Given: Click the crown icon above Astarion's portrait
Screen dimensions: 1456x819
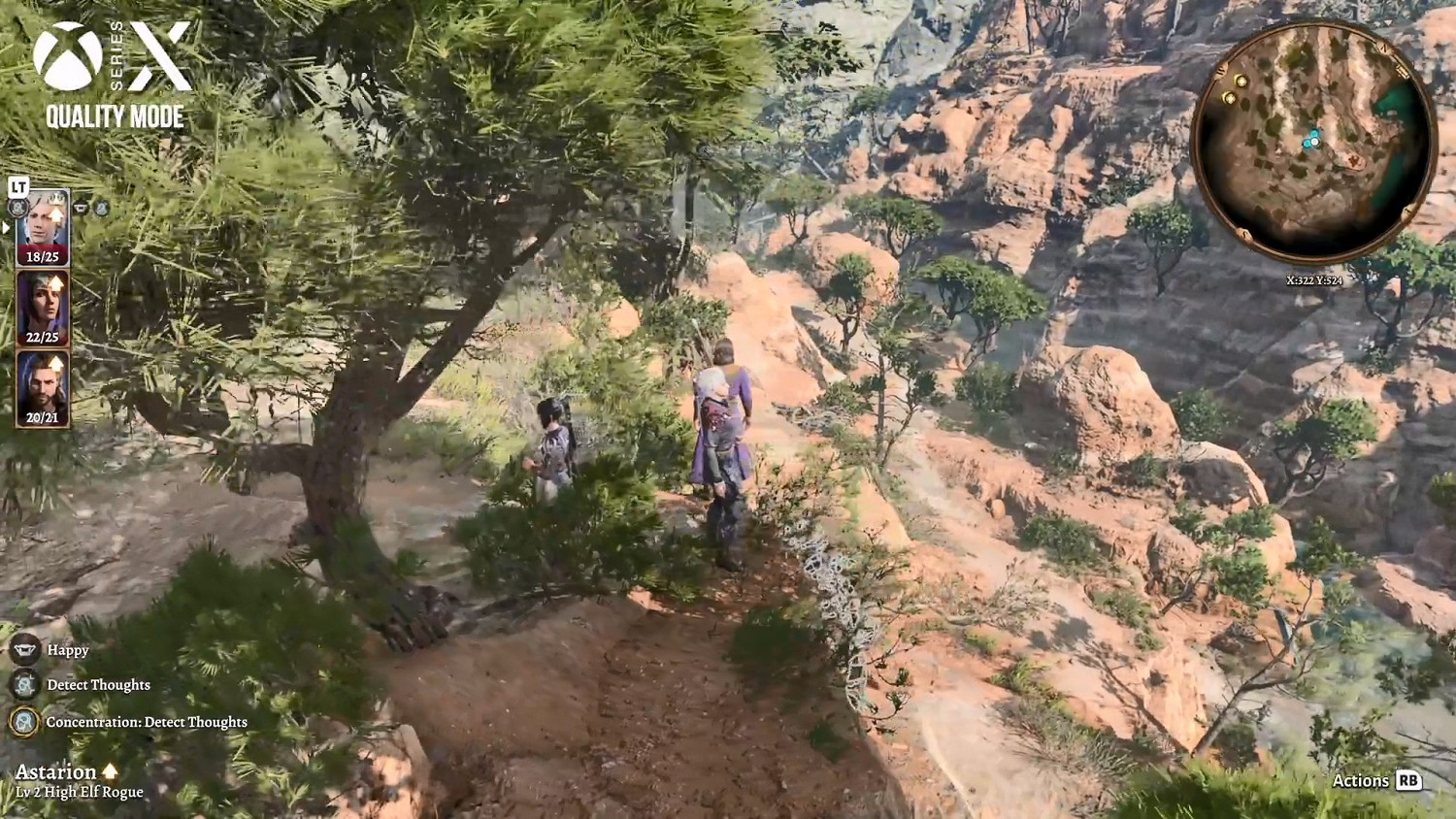Looking at the screenshot, I should 55,201.
